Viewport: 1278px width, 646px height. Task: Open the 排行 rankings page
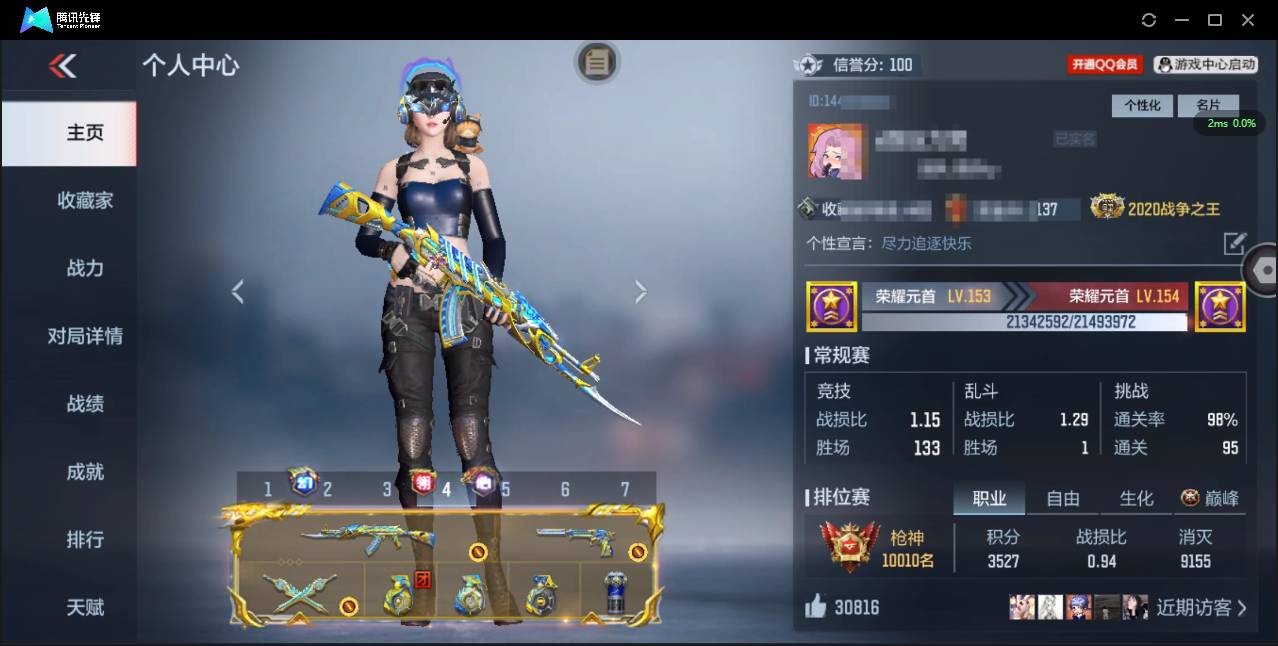click(x=85, y=540)
